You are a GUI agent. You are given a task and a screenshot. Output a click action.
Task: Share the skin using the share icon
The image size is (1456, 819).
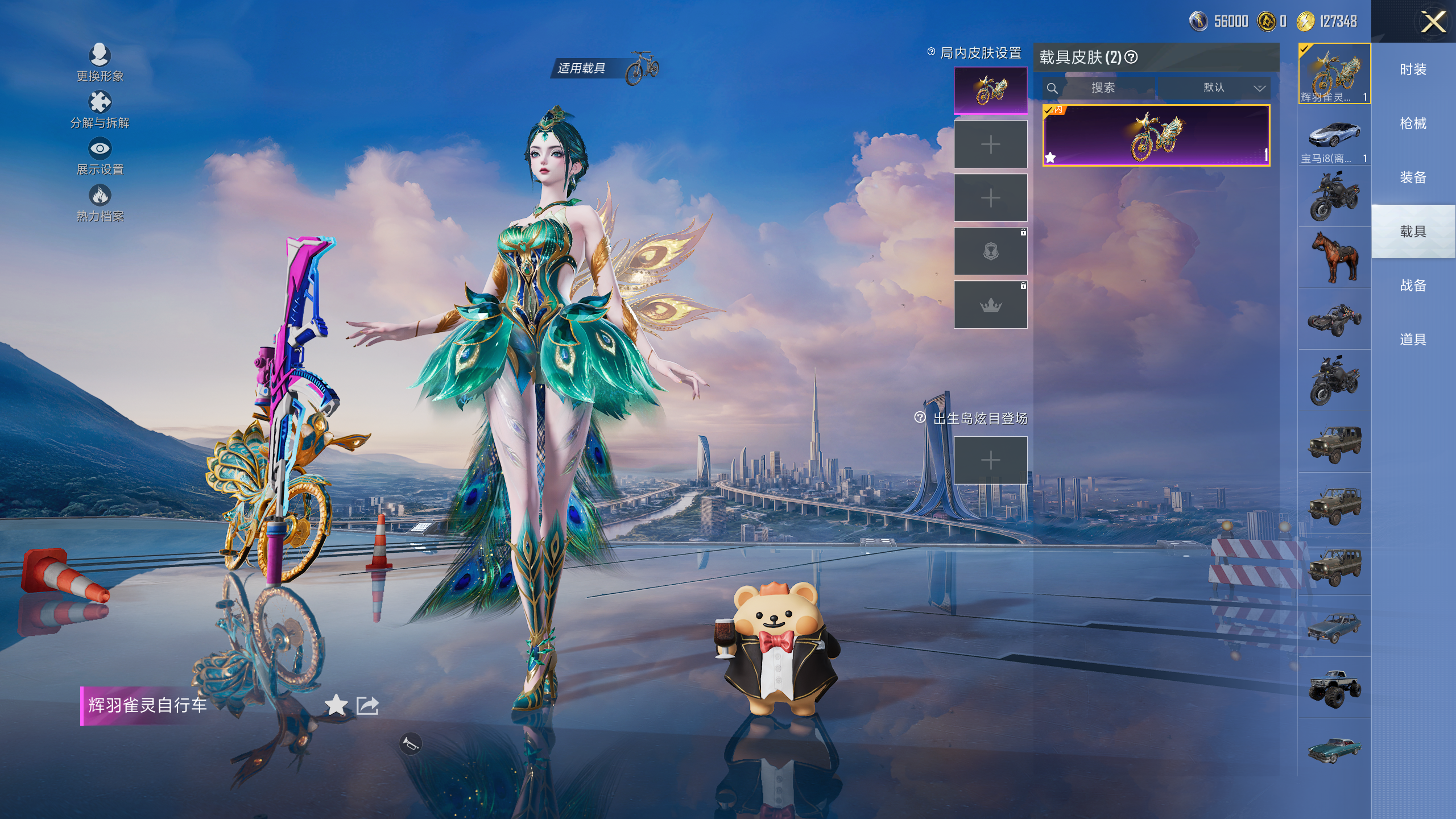[367, 705]
